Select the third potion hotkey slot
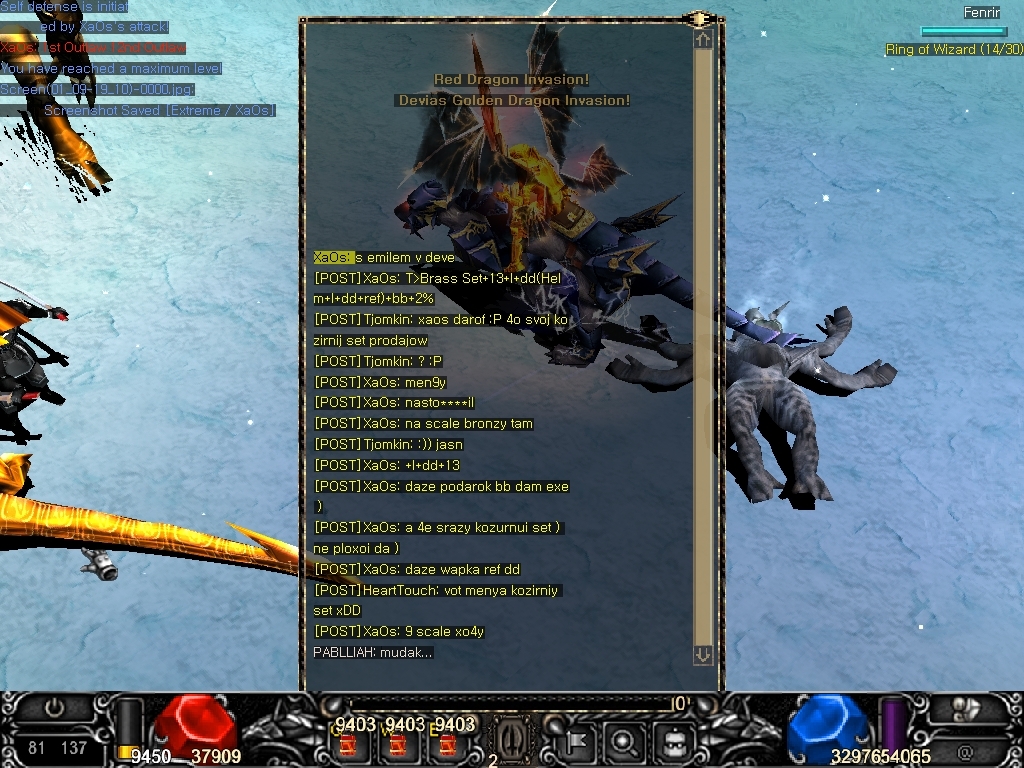The image size is (1024, 768). (x=448, y=745)
